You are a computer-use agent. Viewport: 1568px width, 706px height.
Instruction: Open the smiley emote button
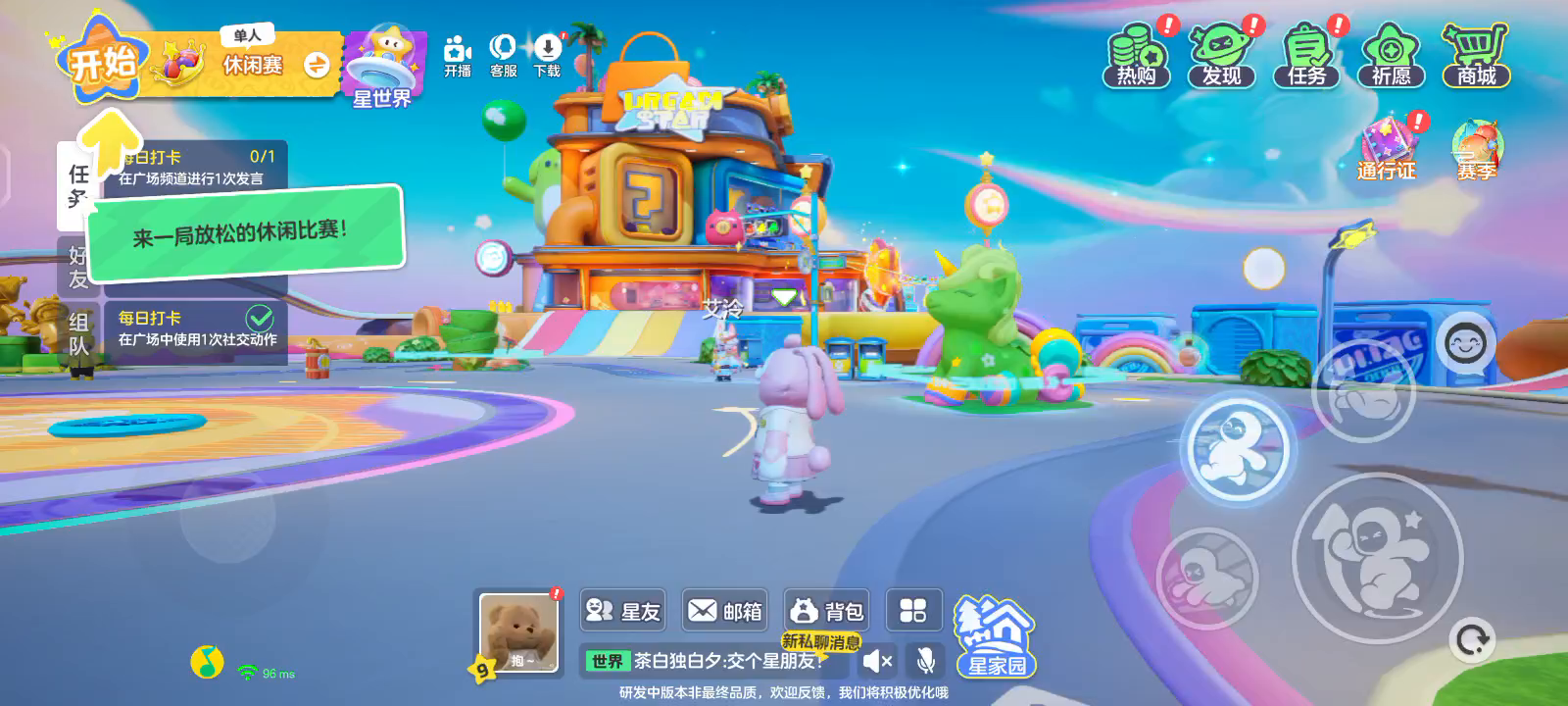(x=1466, y=344)
